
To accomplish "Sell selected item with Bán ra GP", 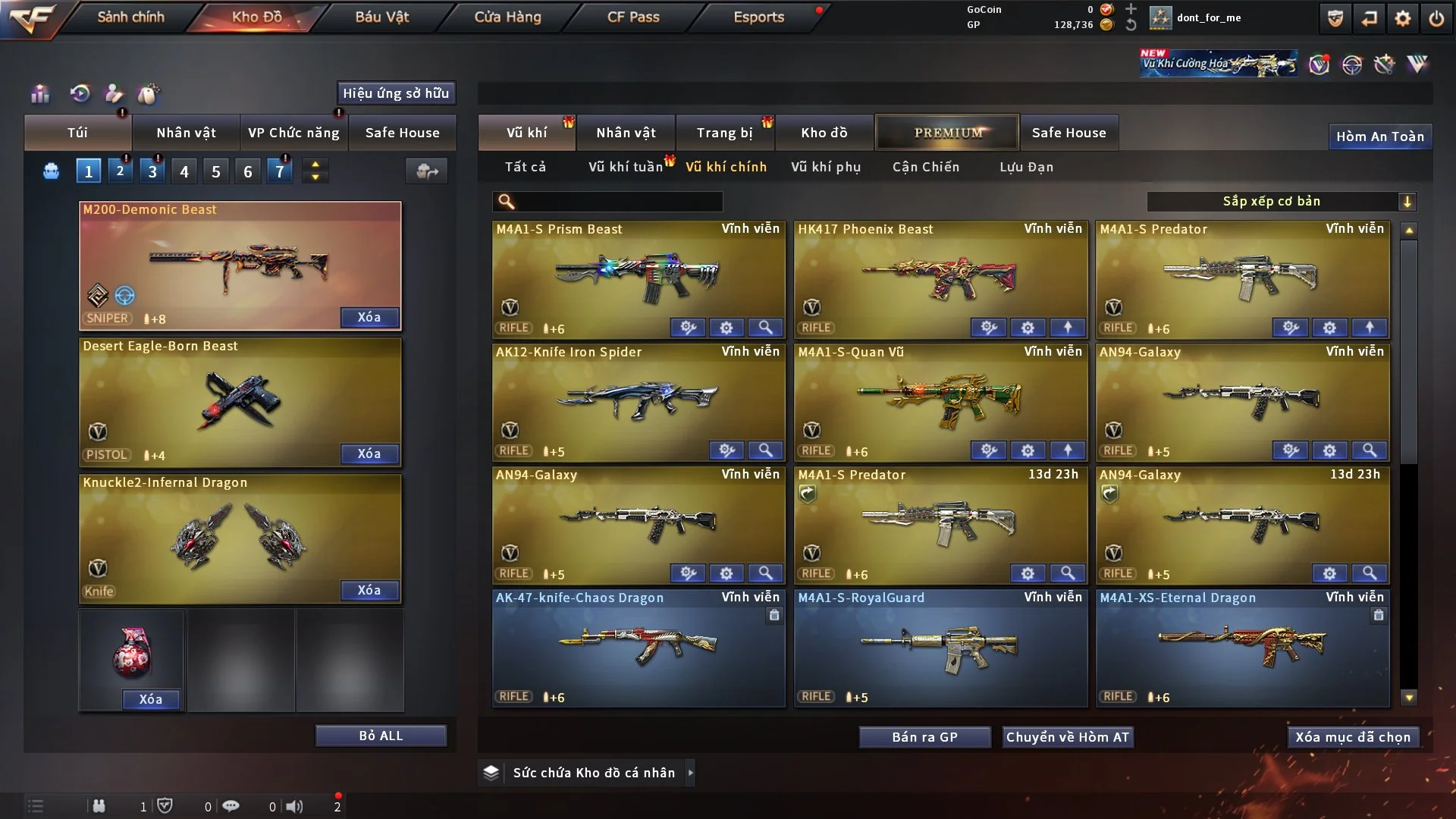I will (924, 737).
